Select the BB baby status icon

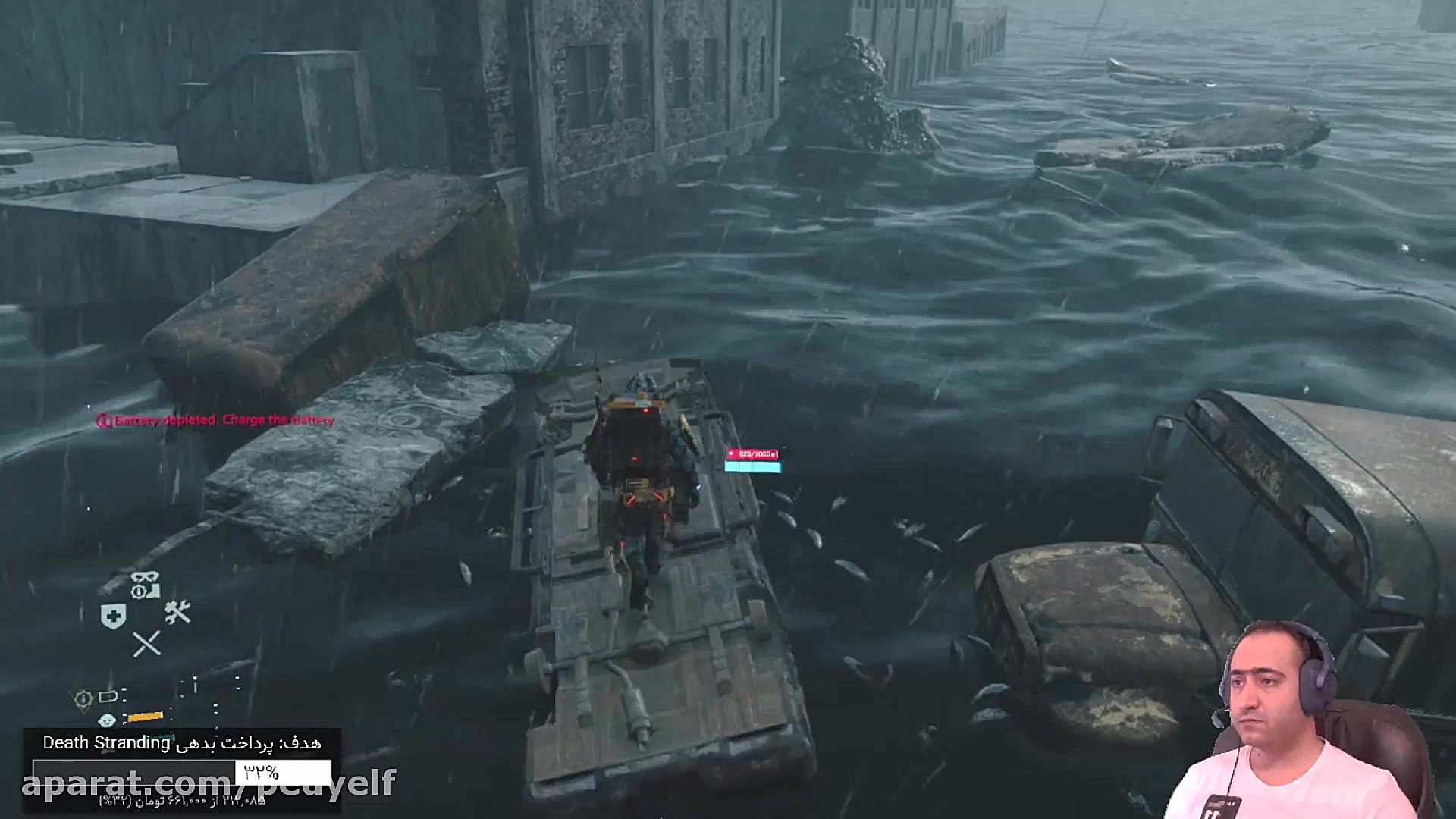tap(107, 720)
